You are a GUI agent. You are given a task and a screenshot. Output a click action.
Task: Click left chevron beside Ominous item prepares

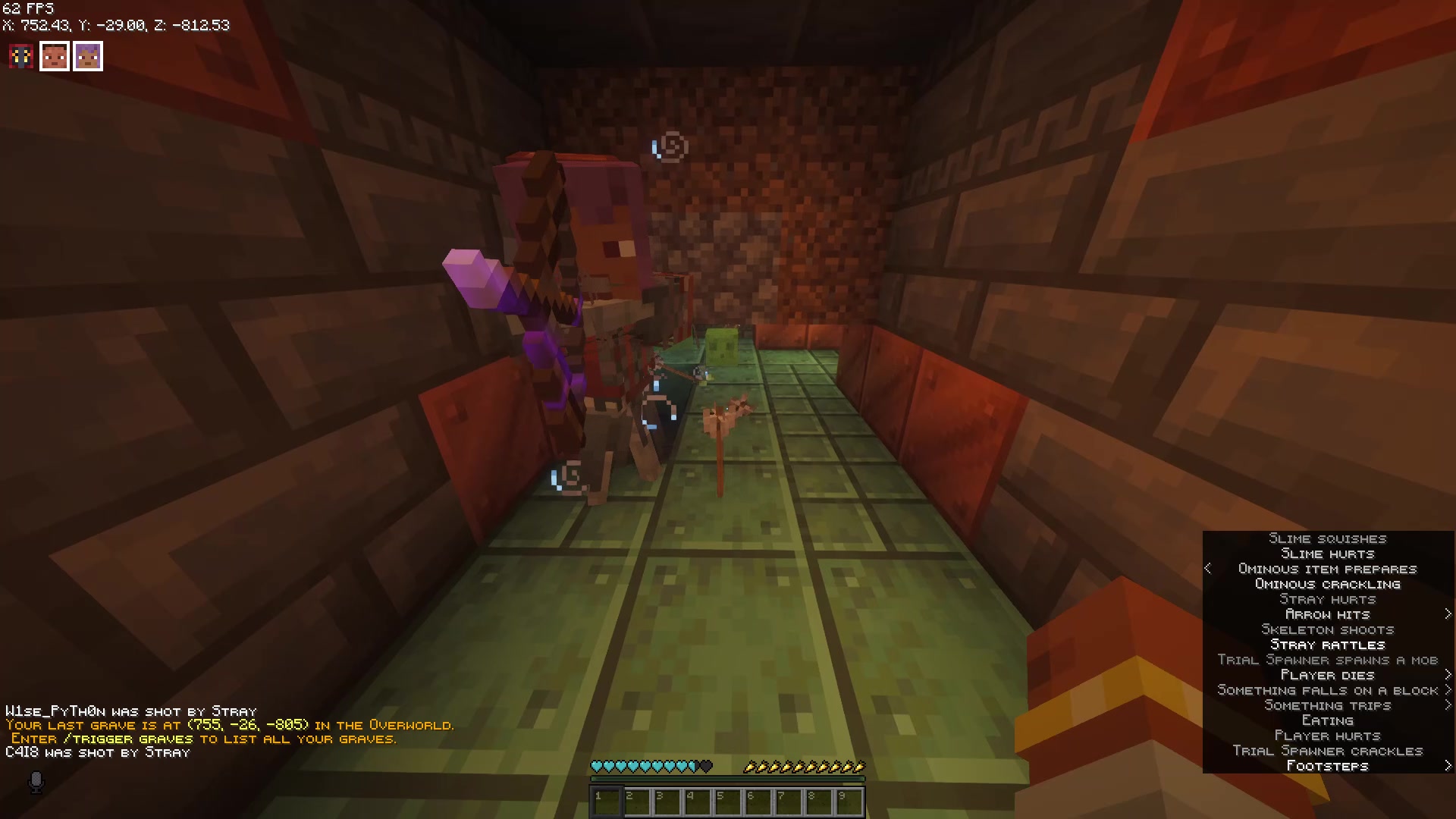click(x=1209, y=569)
